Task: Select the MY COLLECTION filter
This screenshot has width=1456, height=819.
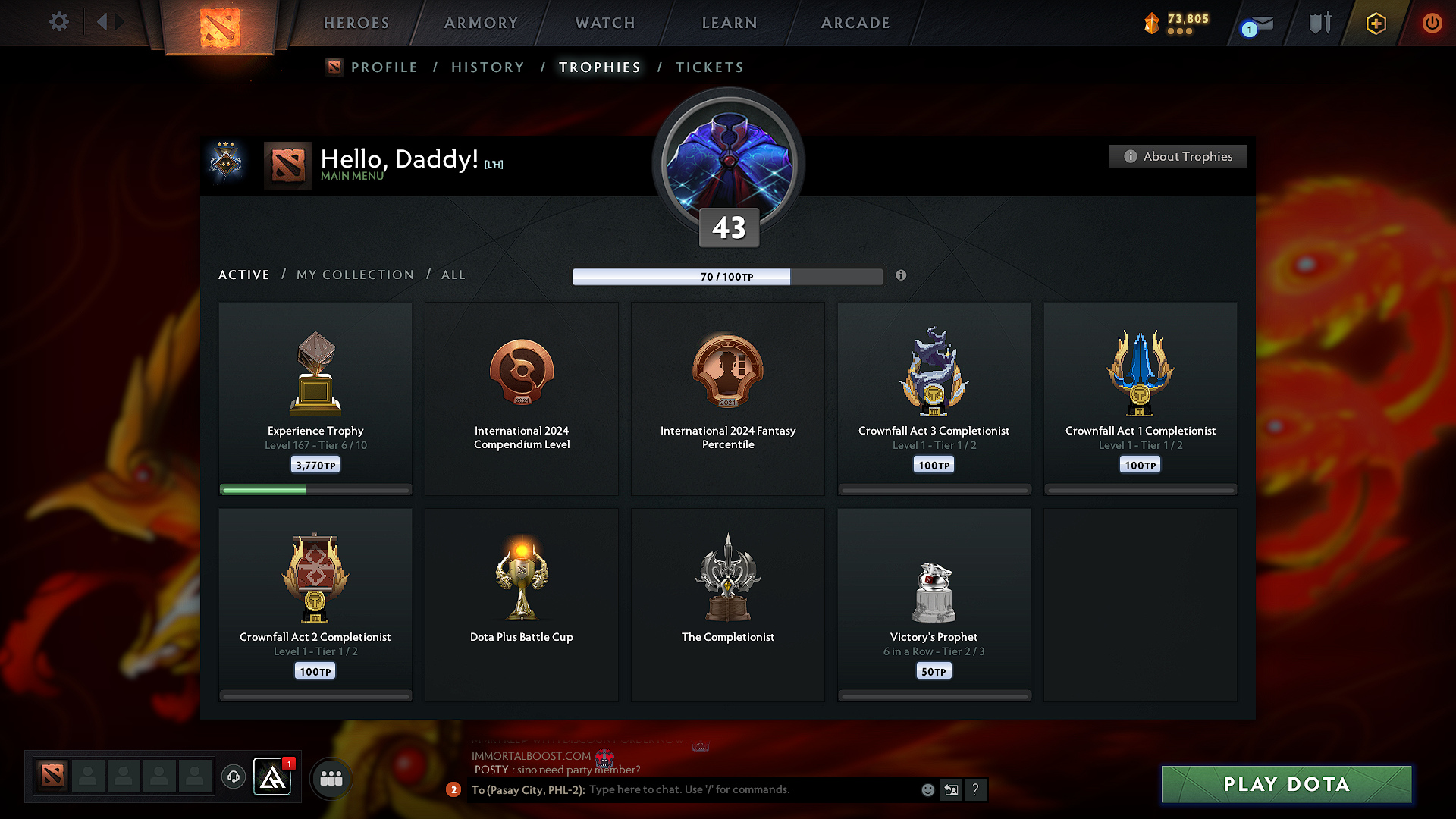Action: (355, 275)
